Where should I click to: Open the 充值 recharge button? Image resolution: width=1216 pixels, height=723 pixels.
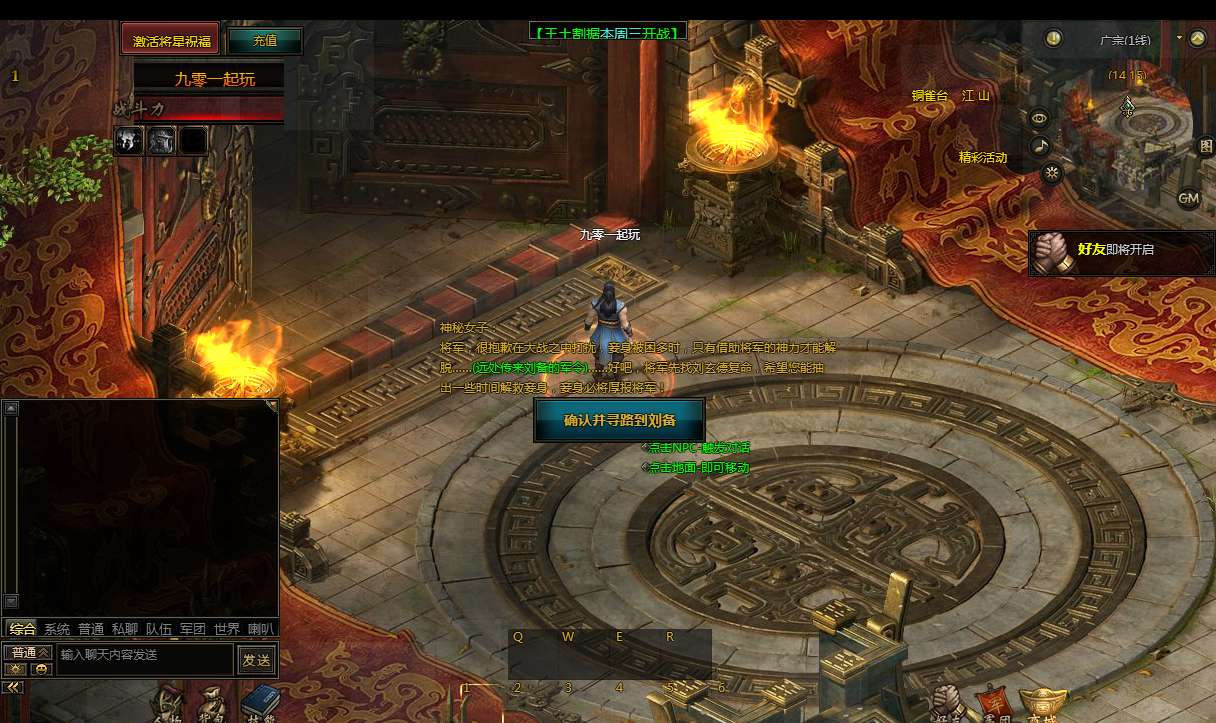(x=264, y=41)
